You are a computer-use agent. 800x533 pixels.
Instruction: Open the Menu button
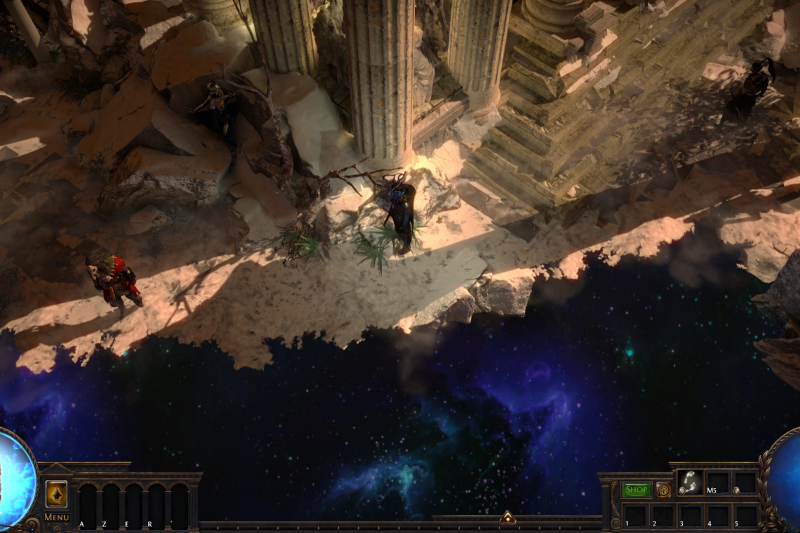click(x=56, y=517)
